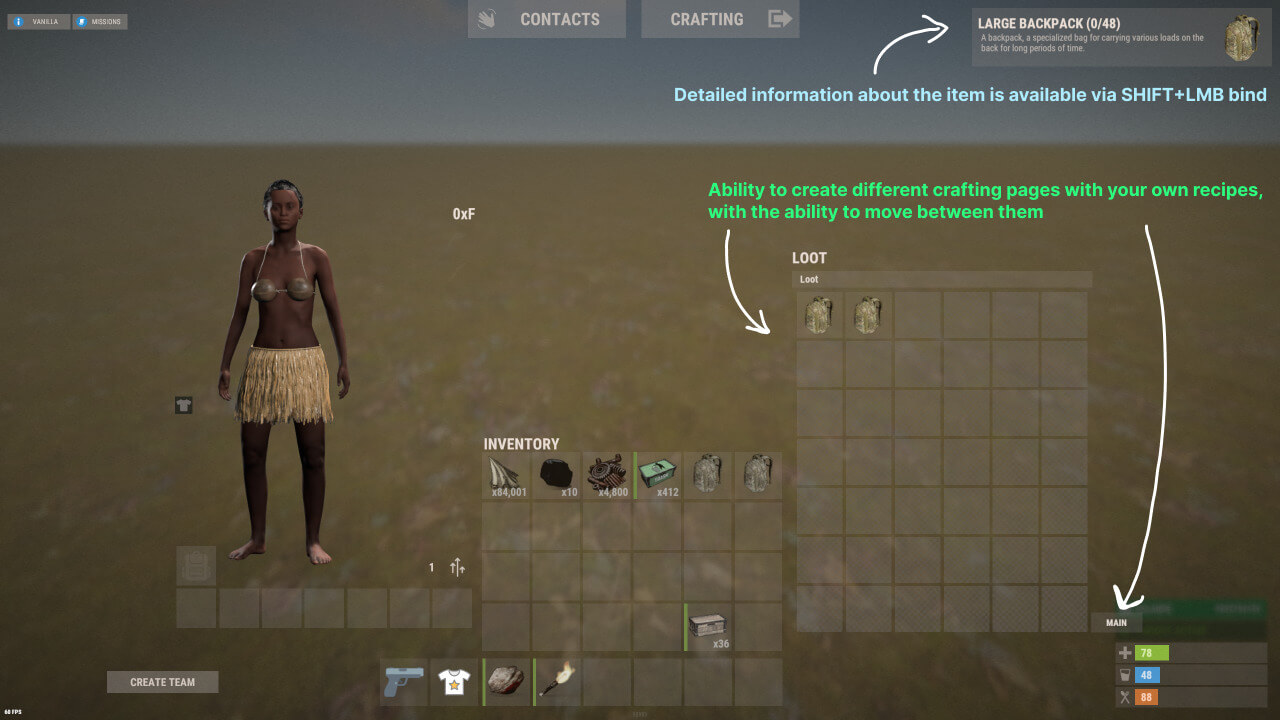Click the VANILLA button top left
1280x720 pixels.
coord(38,19)
